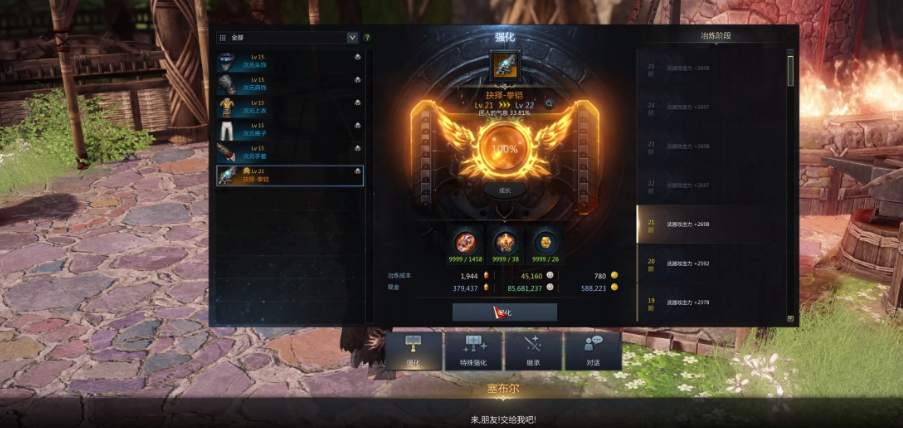Pick the Lv 15 次元裤子 row

(x=290, y=130)
